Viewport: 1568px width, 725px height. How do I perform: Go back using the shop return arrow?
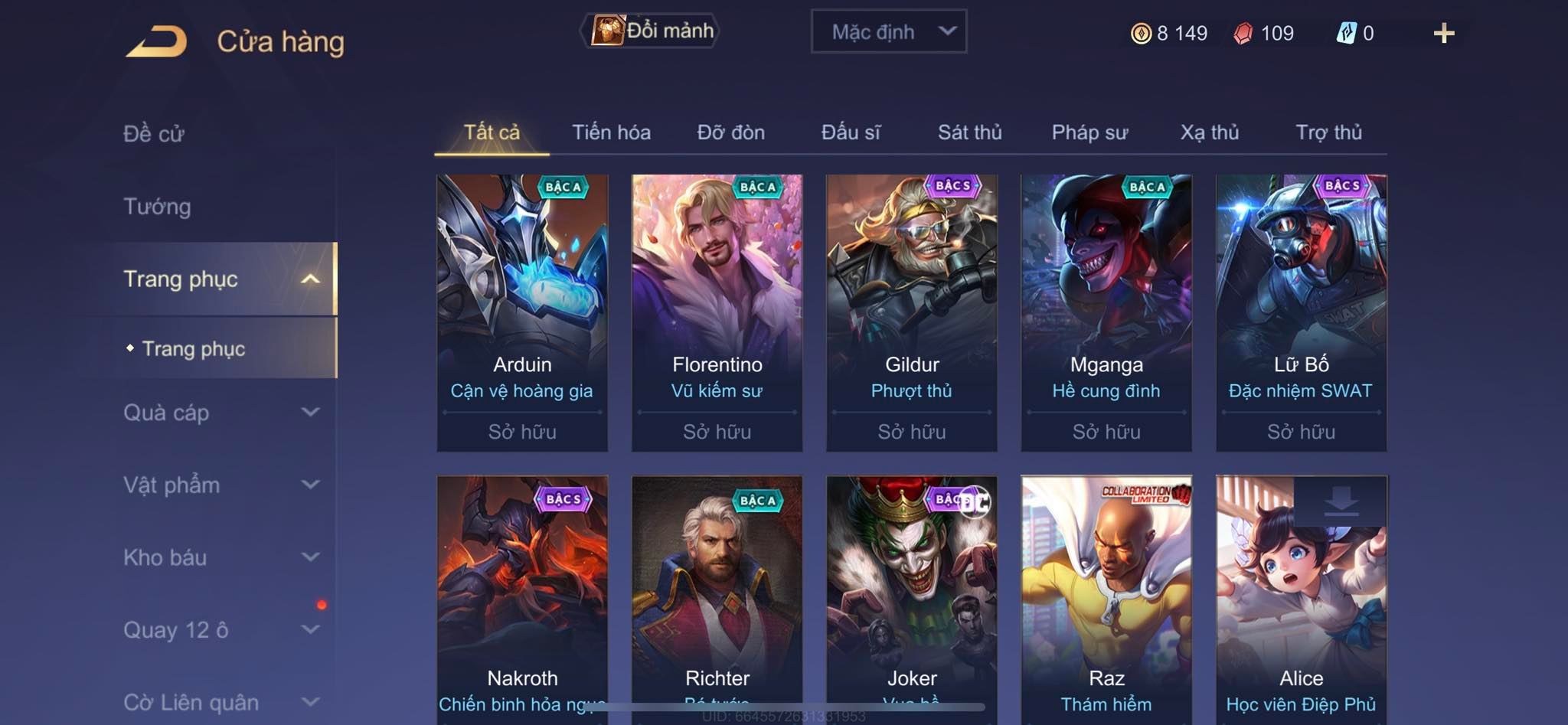click(x=157, y=41)
